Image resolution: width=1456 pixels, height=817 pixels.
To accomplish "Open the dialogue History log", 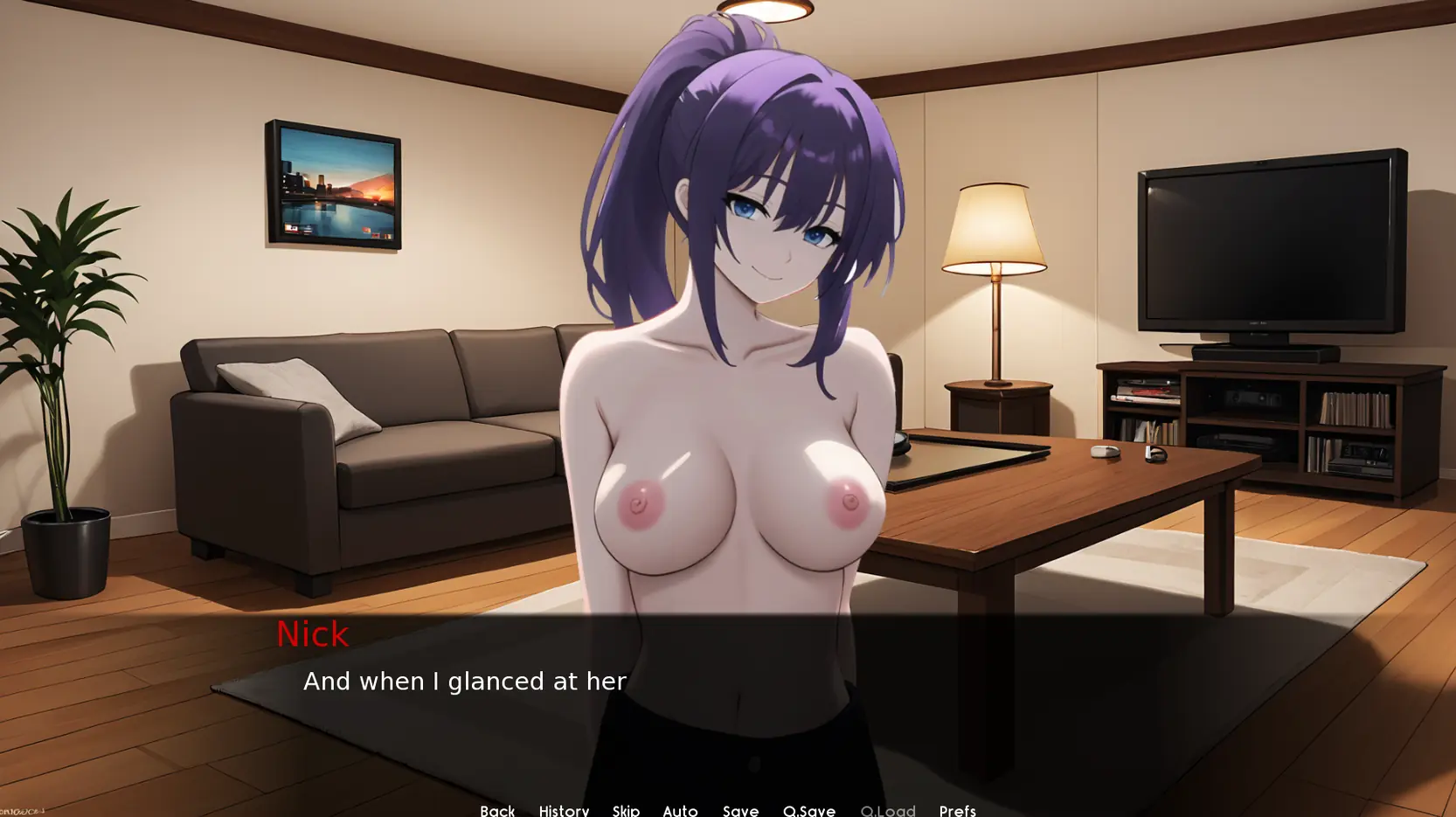I will 564,810.
